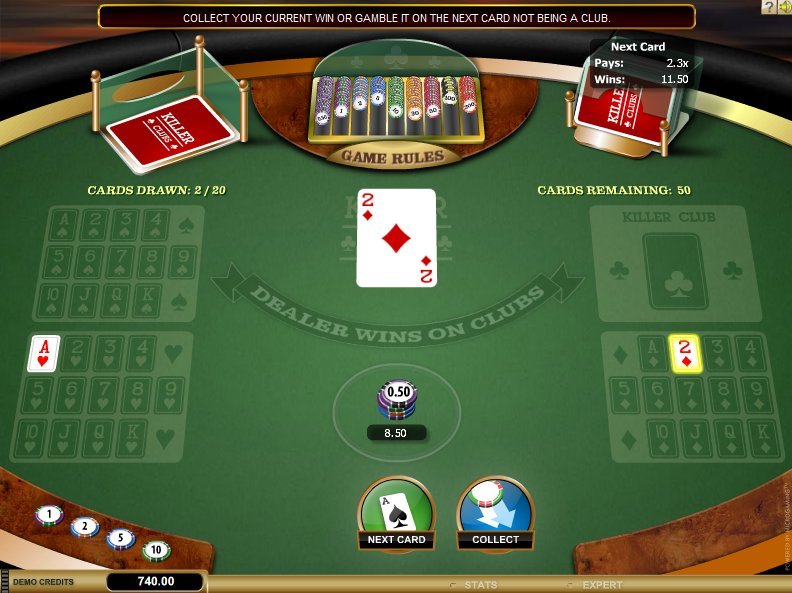Open help with the question mark icon
Screen dimensions: 792x593
click(x=767, y=7)
